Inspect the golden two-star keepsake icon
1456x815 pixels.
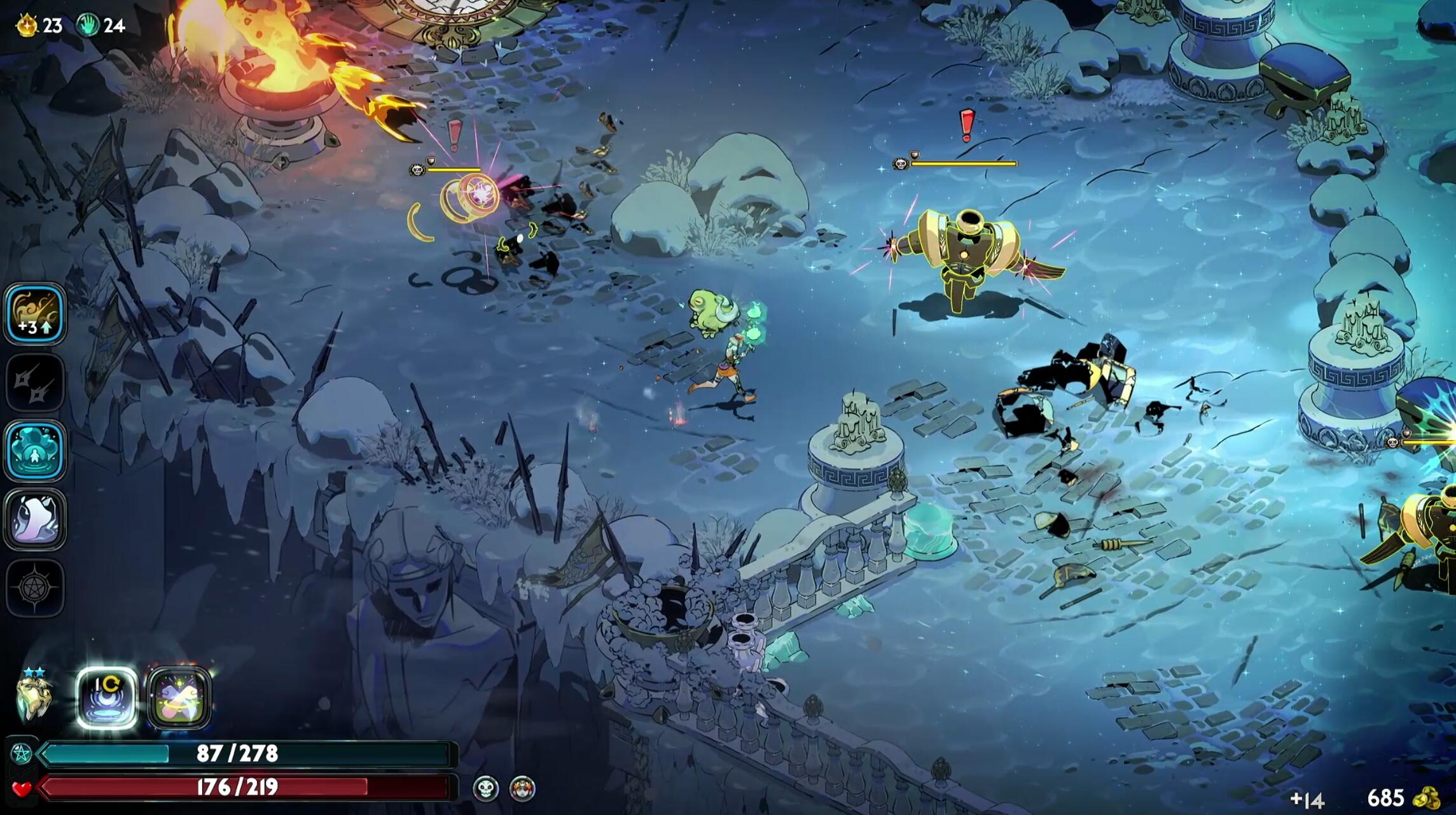32,698
